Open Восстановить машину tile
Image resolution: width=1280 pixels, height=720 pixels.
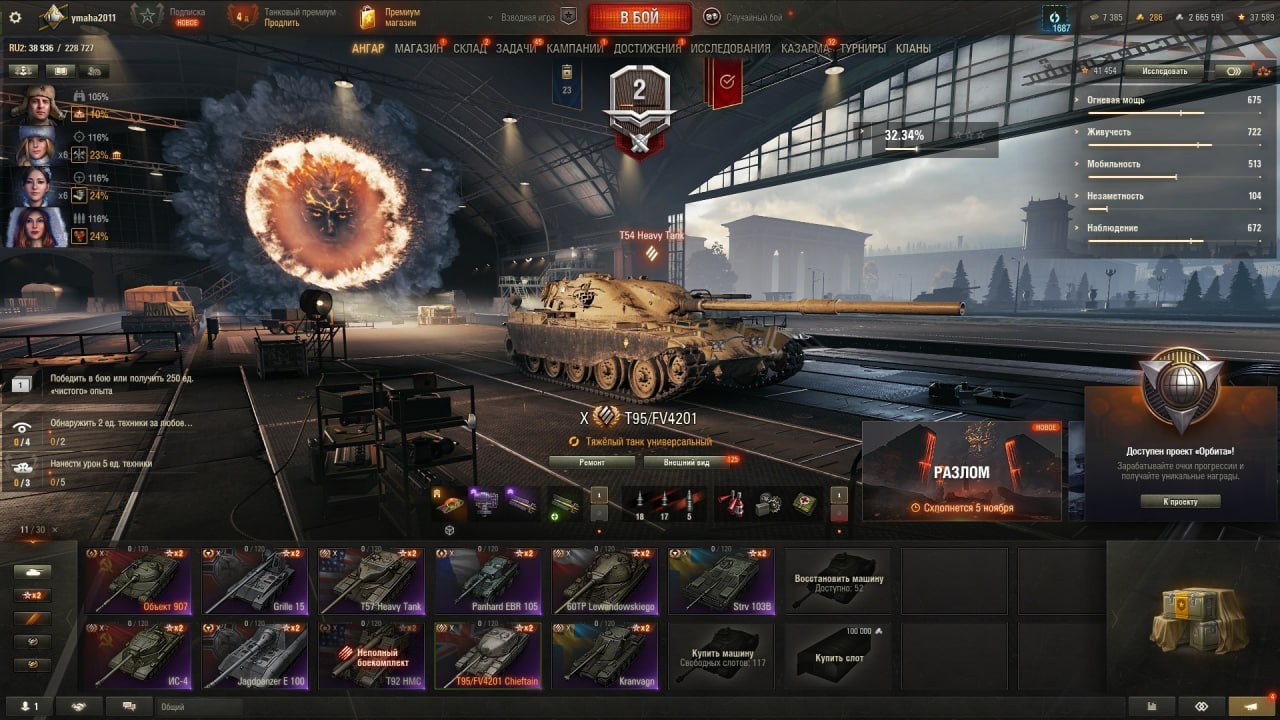pyautogui.click(x=839, y=580)
